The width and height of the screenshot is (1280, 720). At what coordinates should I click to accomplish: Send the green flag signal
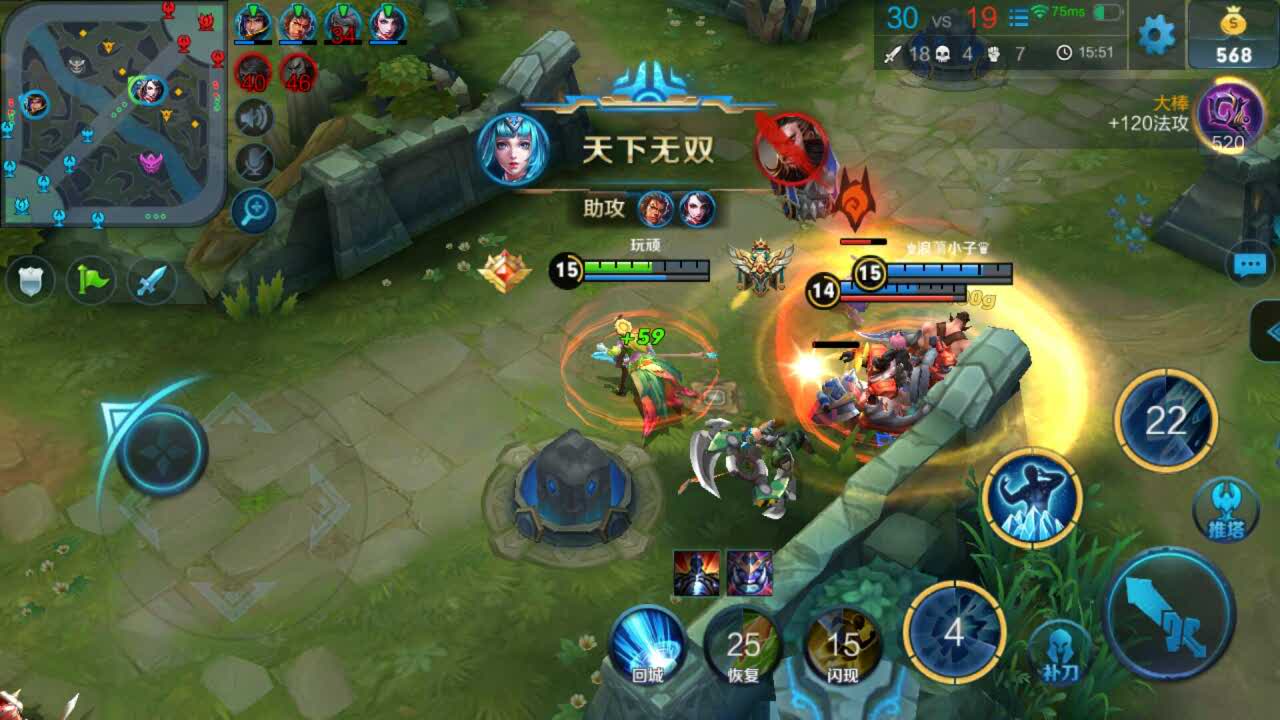90,282
